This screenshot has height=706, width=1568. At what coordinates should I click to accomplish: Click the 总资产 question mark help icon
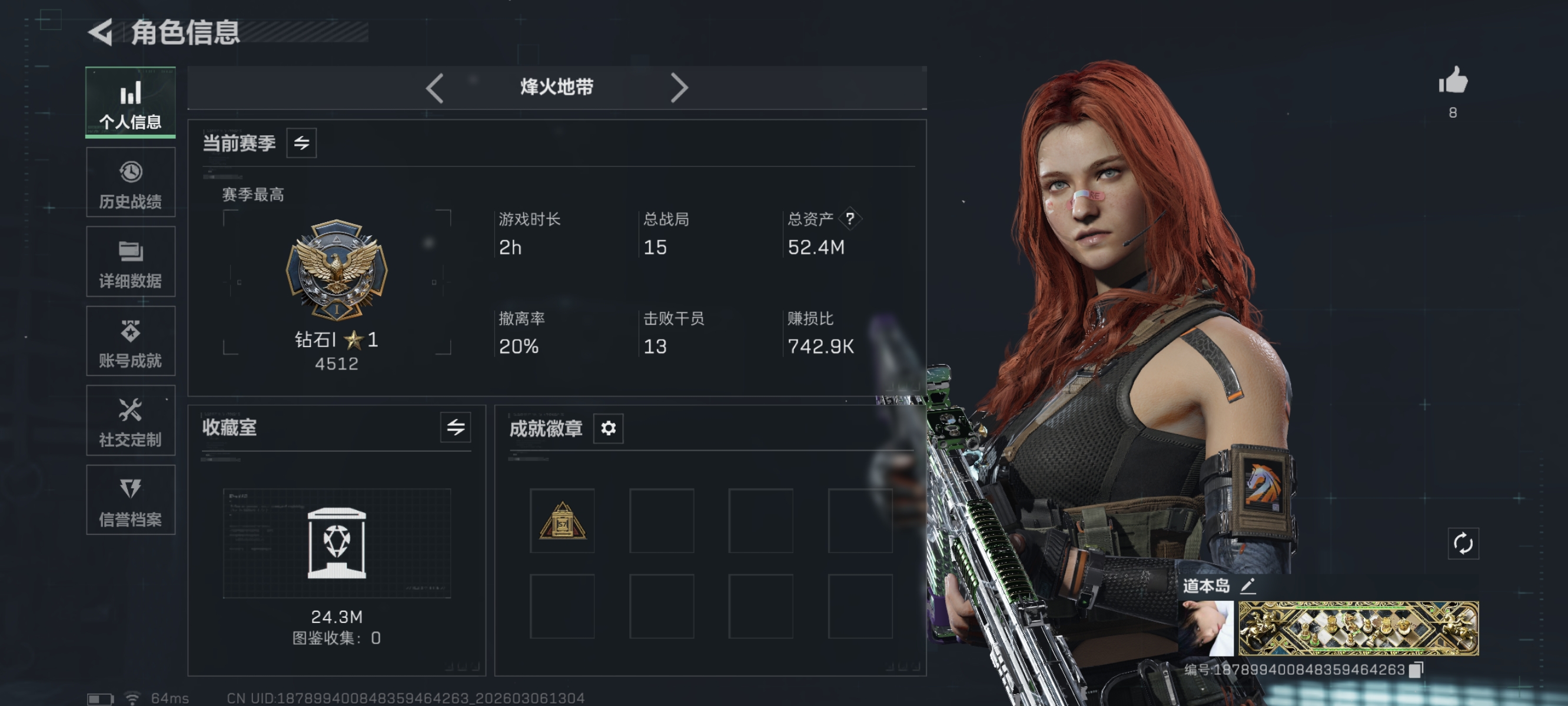click(850, 218)
